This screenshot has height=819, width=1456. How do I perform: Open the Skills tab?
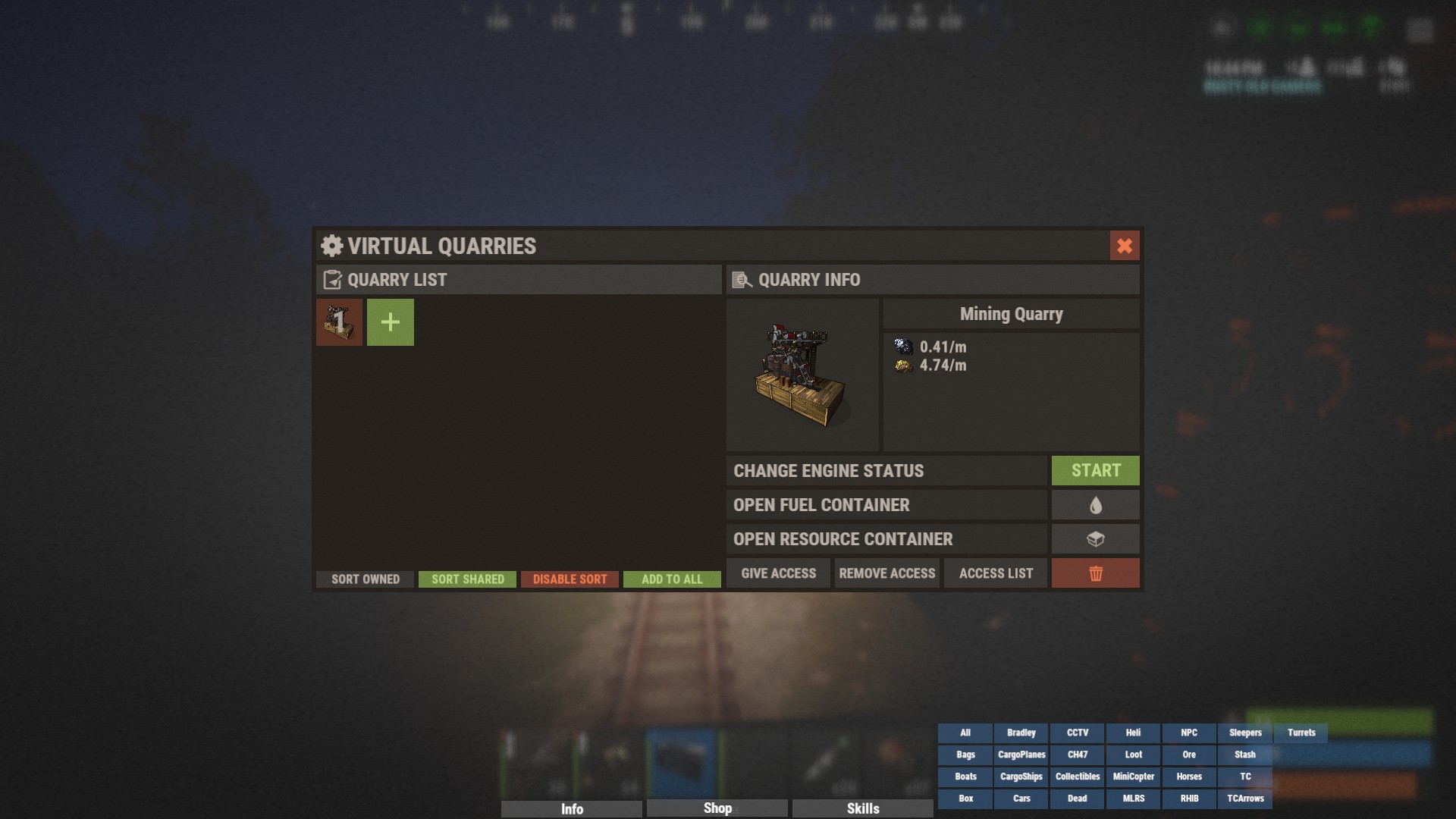coord(862,808)
